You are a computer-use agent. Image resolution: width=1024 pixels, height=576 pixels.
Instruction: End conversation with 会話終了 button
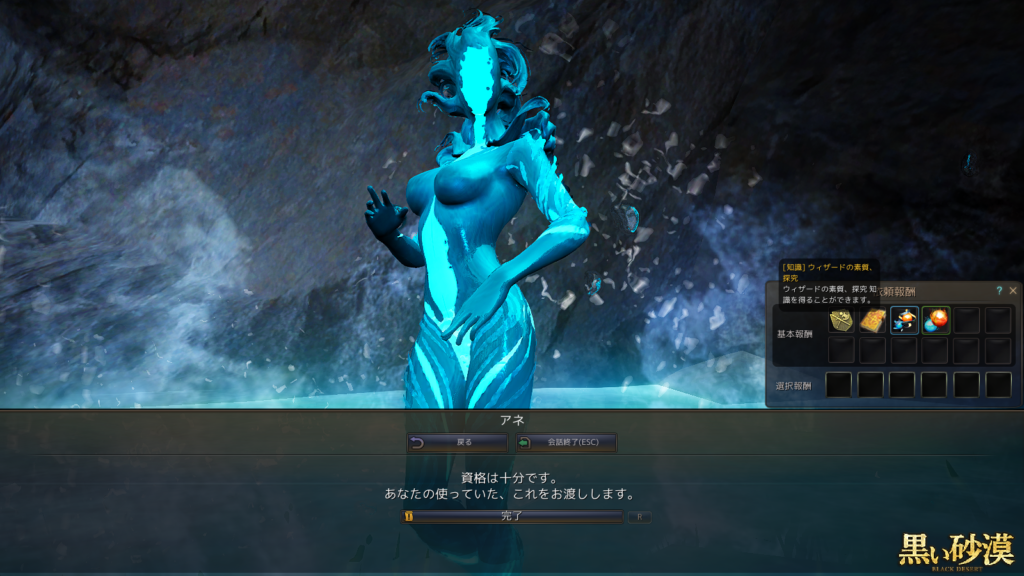pos(566,442)
